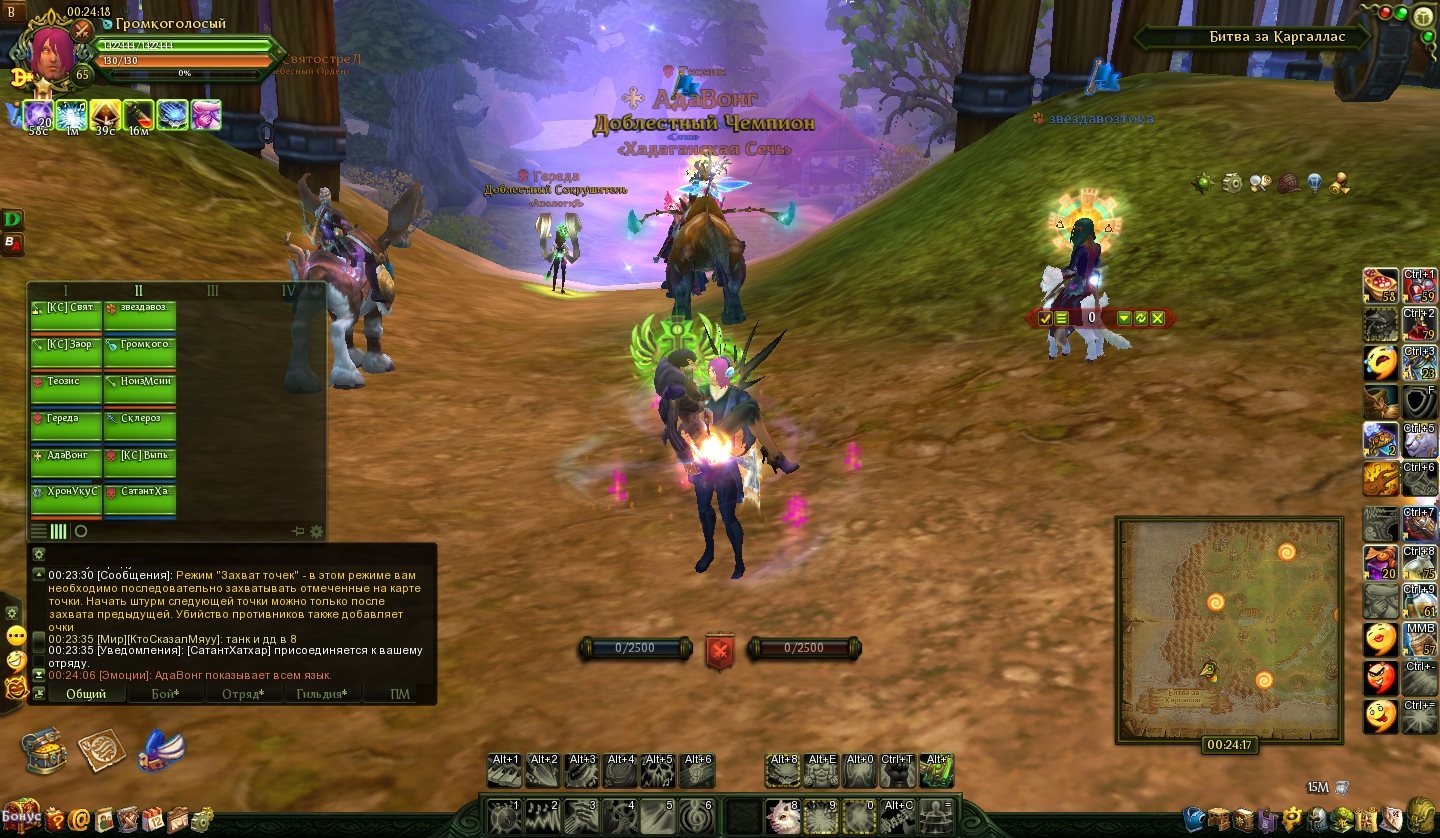Open the Бонус chest button
1440x838 pixels.
click(20, 815)
